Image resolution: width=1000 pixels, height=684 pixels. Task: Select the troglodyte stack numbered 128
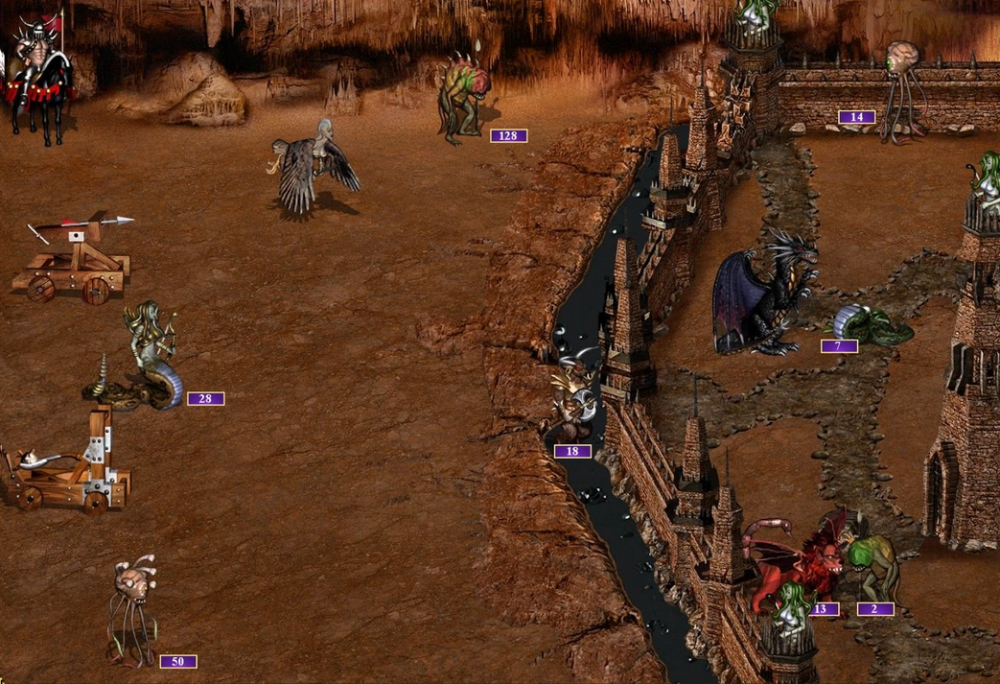pyautogui.click(x=463, y=98)
